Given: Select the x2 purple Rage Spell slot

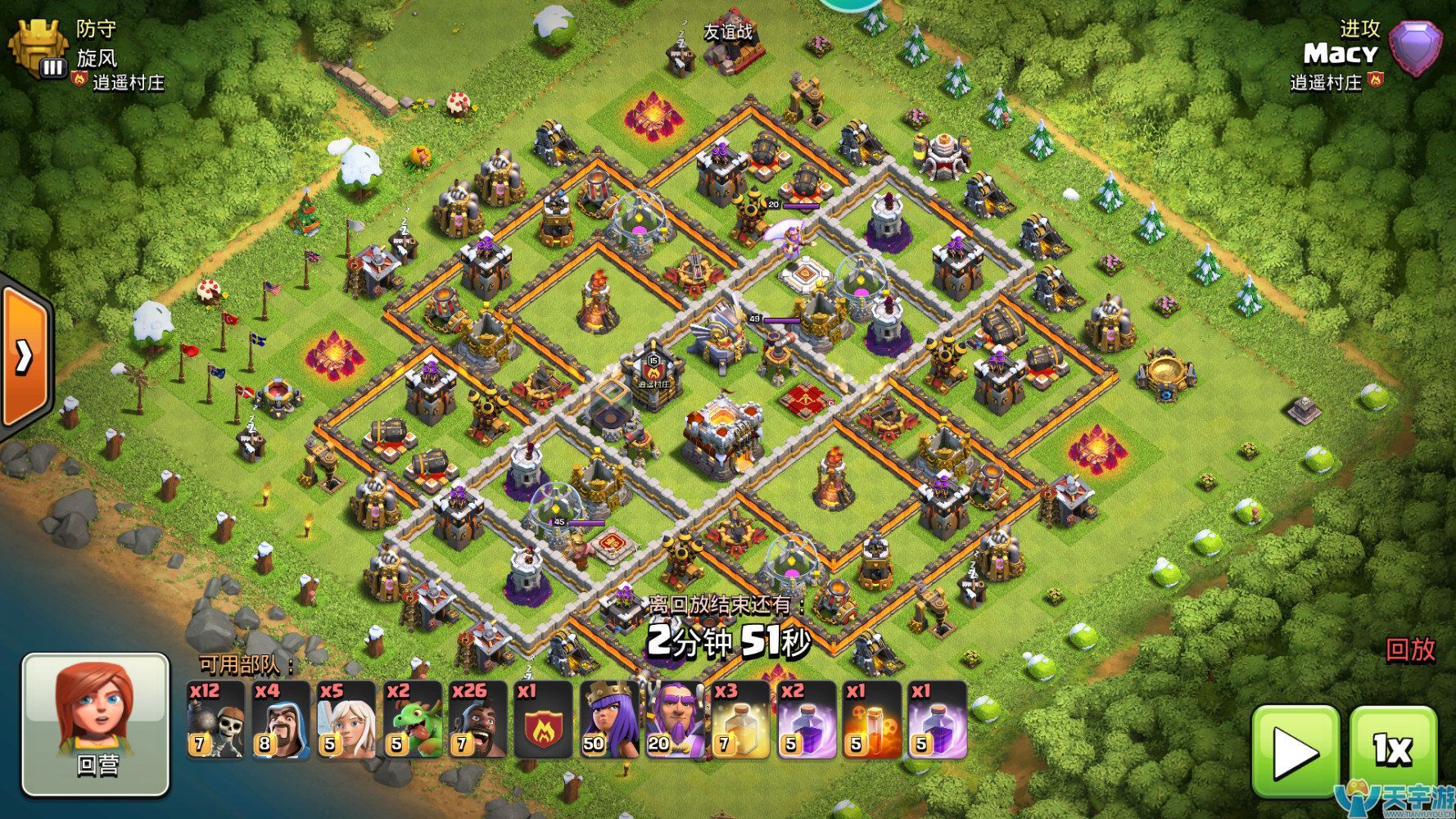Looking at the screenshot, I should point(806,720).
